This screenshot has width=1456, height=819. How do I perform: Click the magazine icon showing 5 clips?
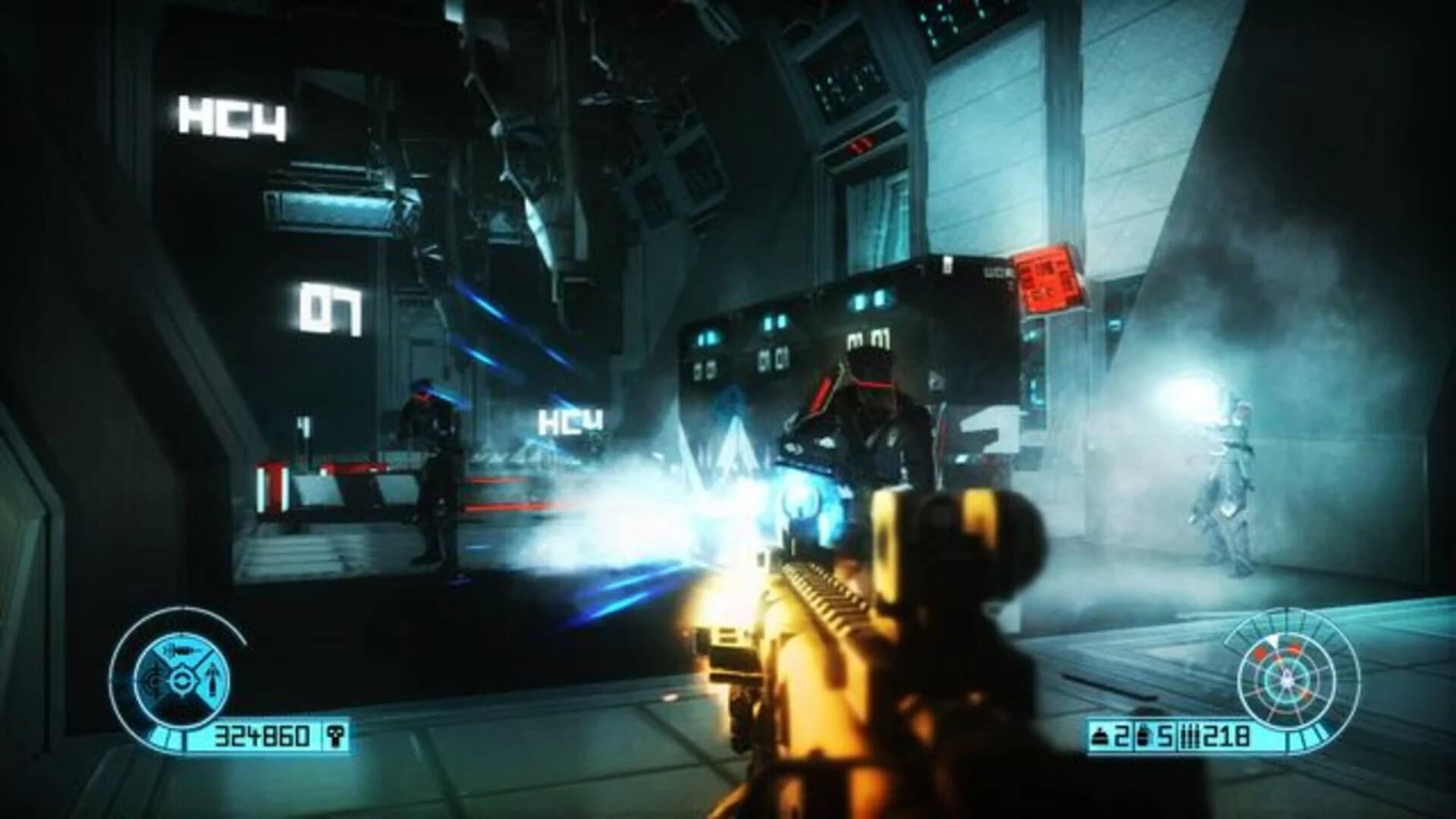tap(1144, 736)
